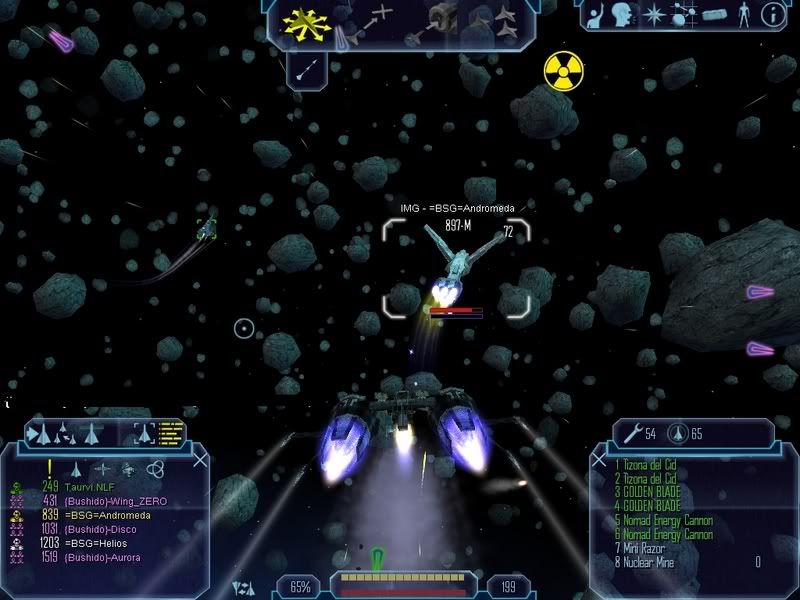
Task: Use shield battery icon next to 65
Action: tap(676, 433)
